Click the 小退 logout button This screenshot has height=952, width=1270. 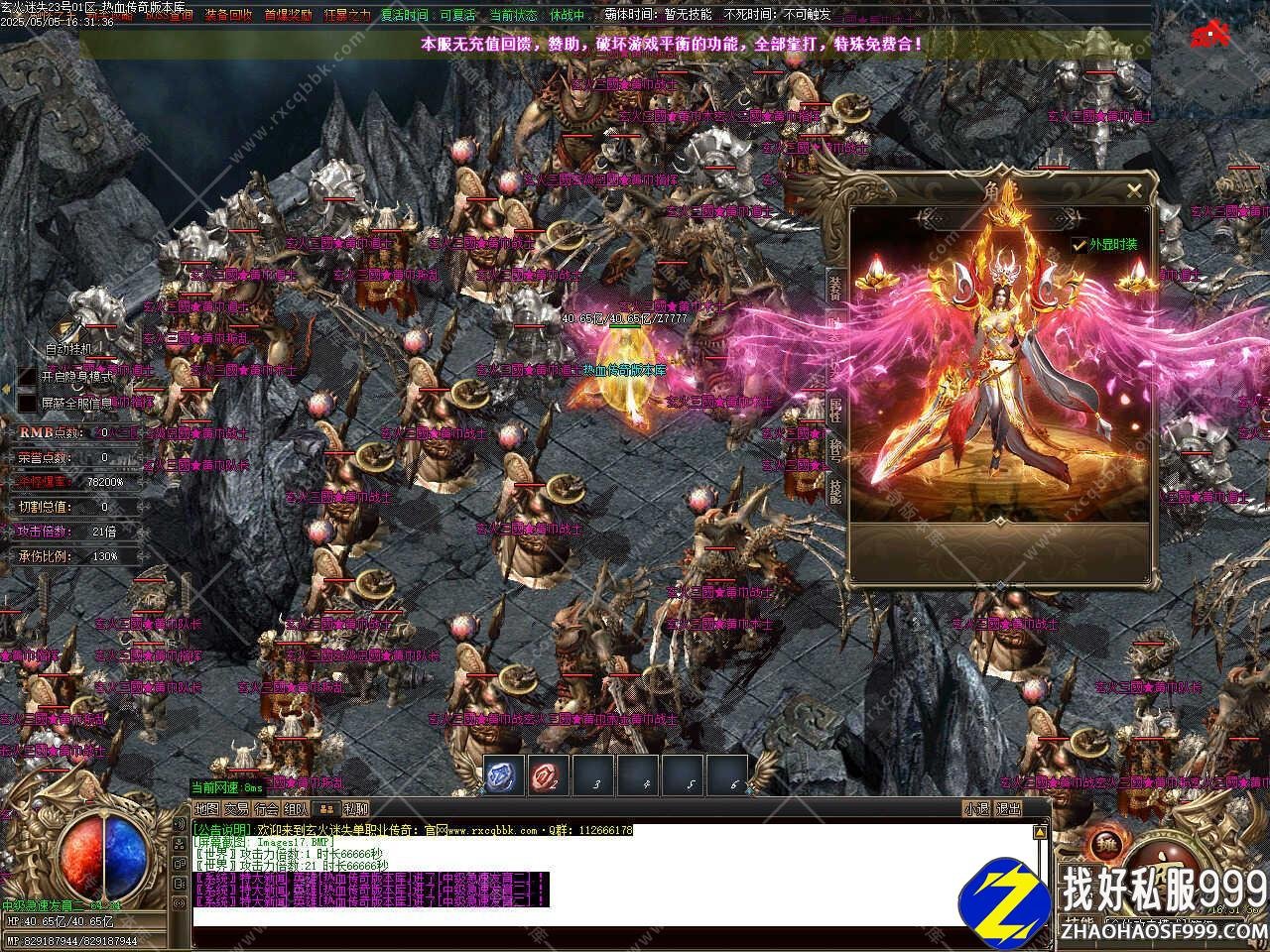click(x=976, y=809)
